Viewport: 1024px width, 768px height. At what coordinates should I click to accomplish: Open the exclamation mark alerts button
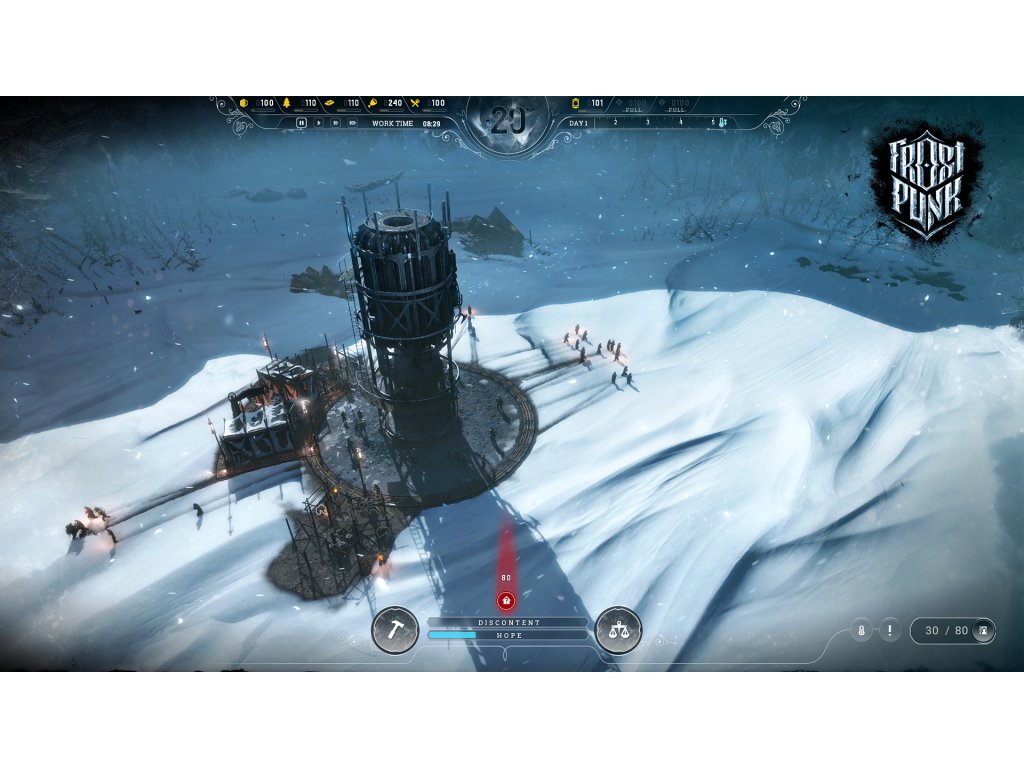(x=890, y=631)
